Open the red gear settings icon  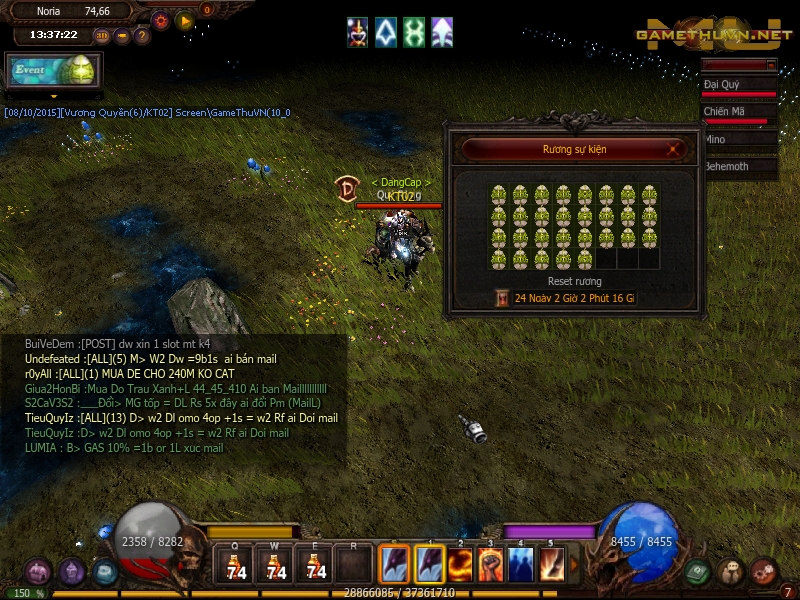pos(161,20)
